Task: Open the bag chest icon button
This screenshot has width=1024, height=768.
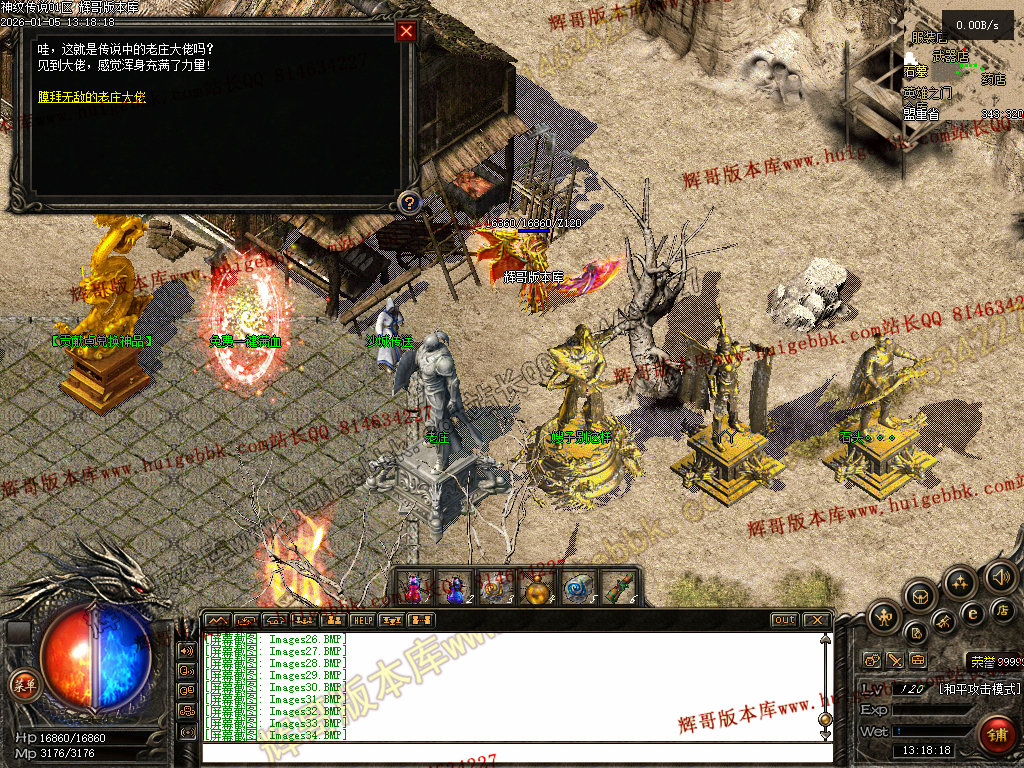Action: [x=921, y=597]
